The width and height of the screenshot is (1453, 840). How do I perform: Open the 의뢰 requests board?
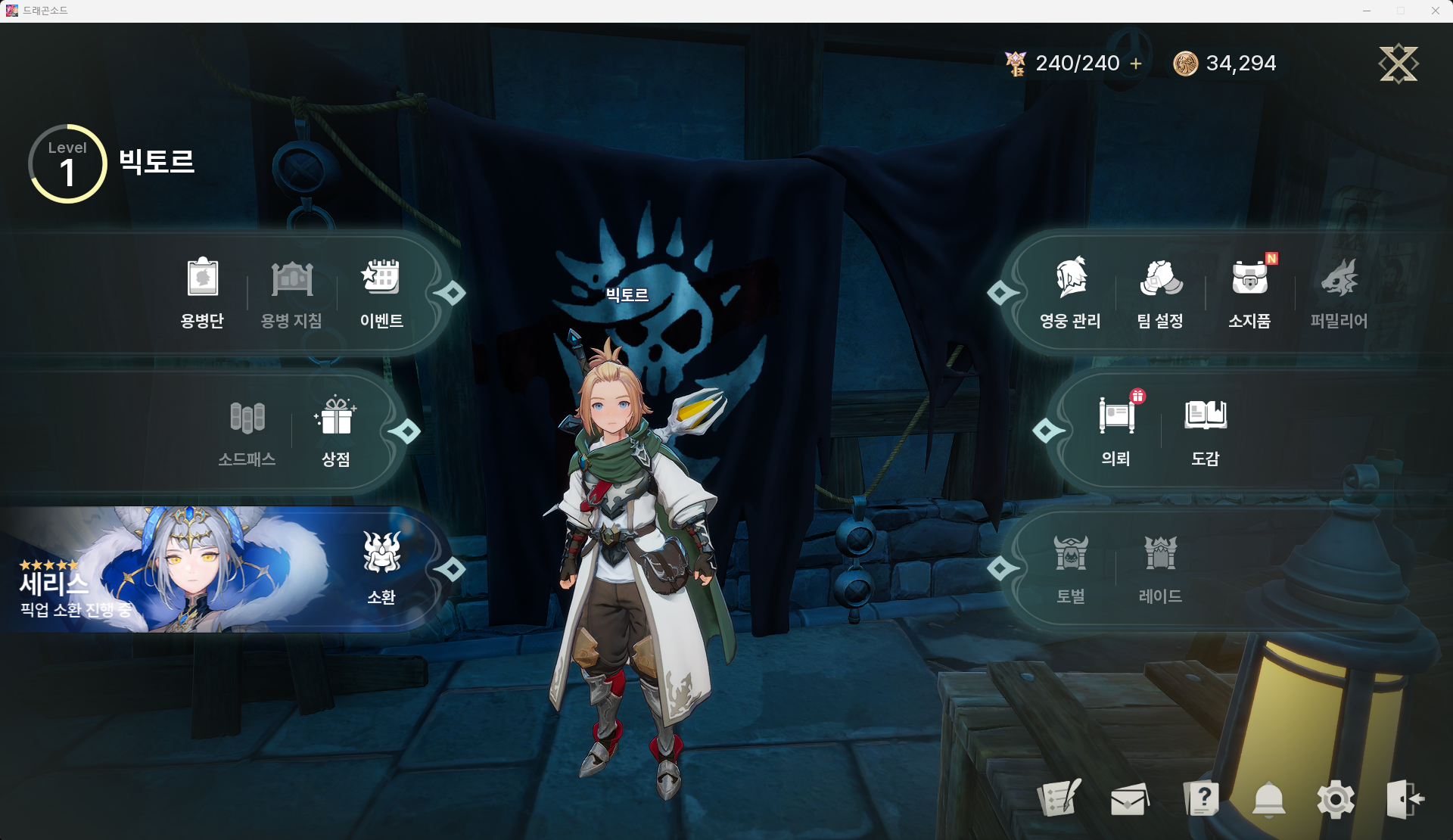pos(1116,431)
